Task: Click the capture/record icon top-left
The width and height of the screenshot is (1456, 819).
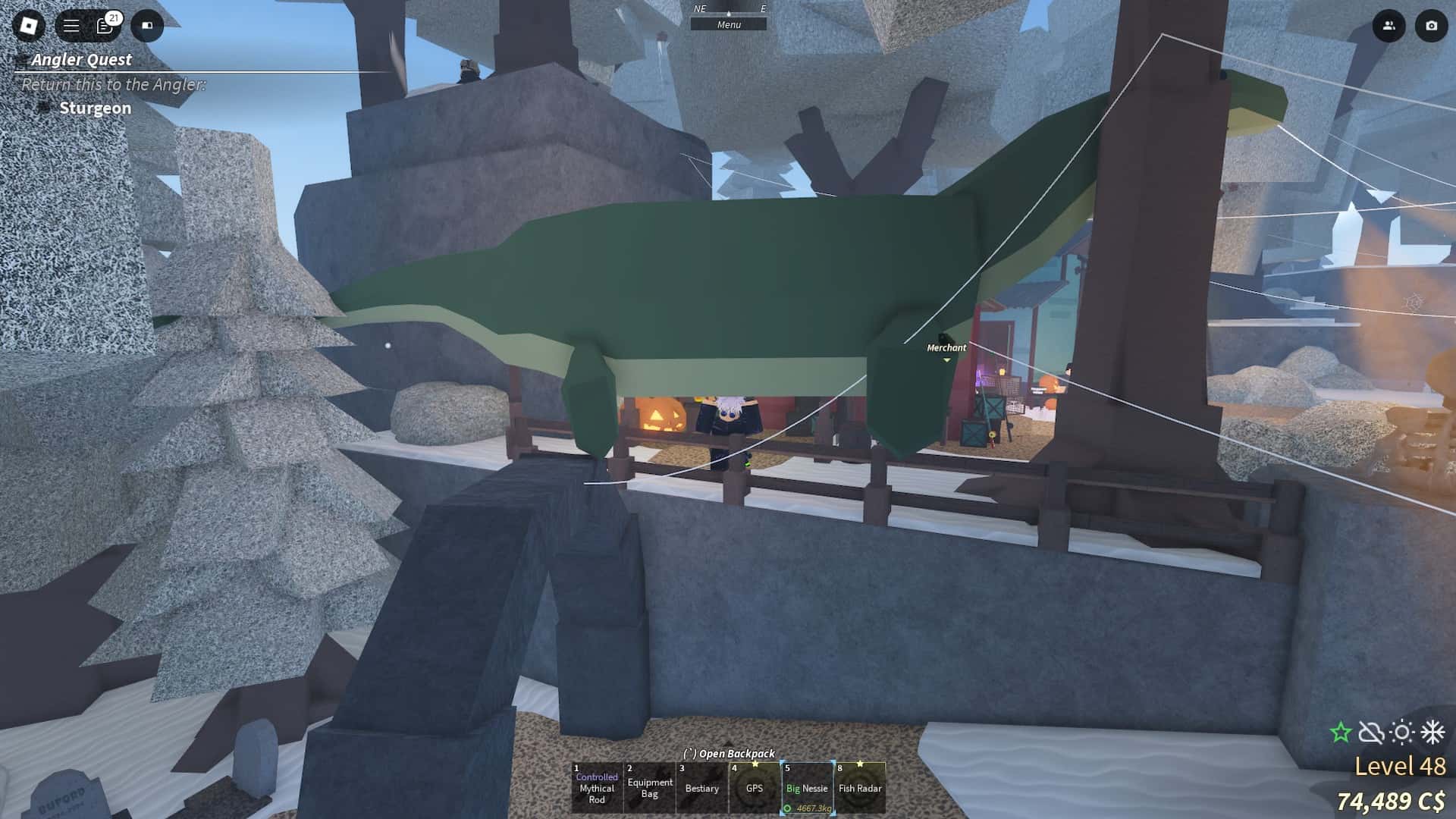Action: [x=149, y=26]
